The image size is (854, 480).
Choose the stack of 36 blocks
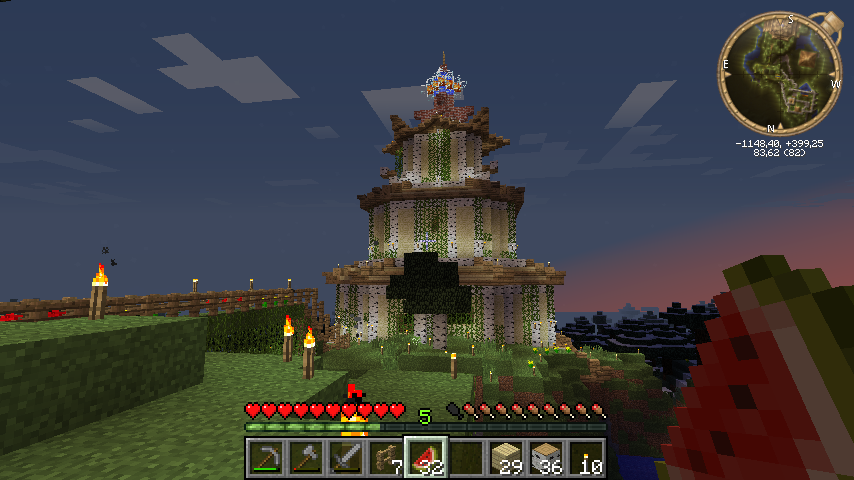[545, 458]
